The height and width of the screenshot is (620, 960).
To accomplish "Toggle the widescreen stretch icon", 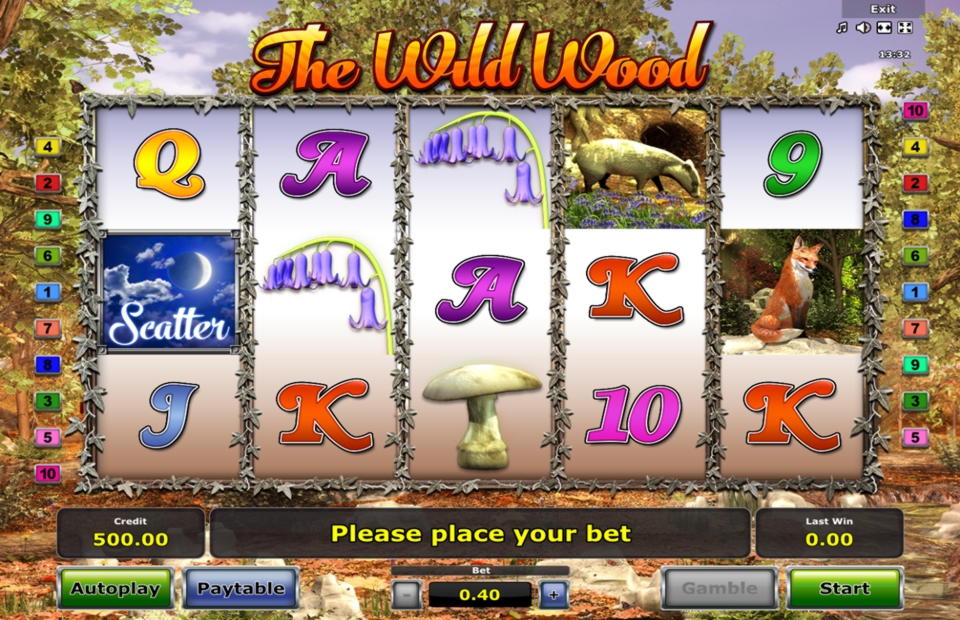I will (884, 27).
